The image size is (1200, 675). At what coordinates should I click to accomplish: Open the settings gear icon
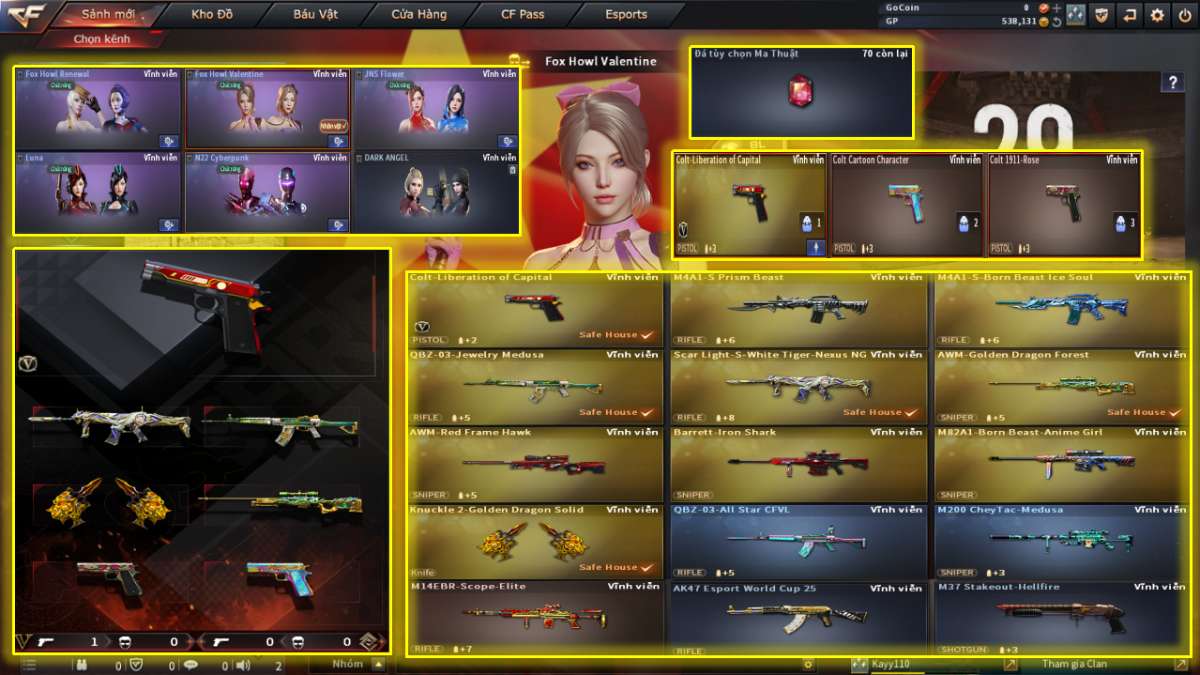1157,15
